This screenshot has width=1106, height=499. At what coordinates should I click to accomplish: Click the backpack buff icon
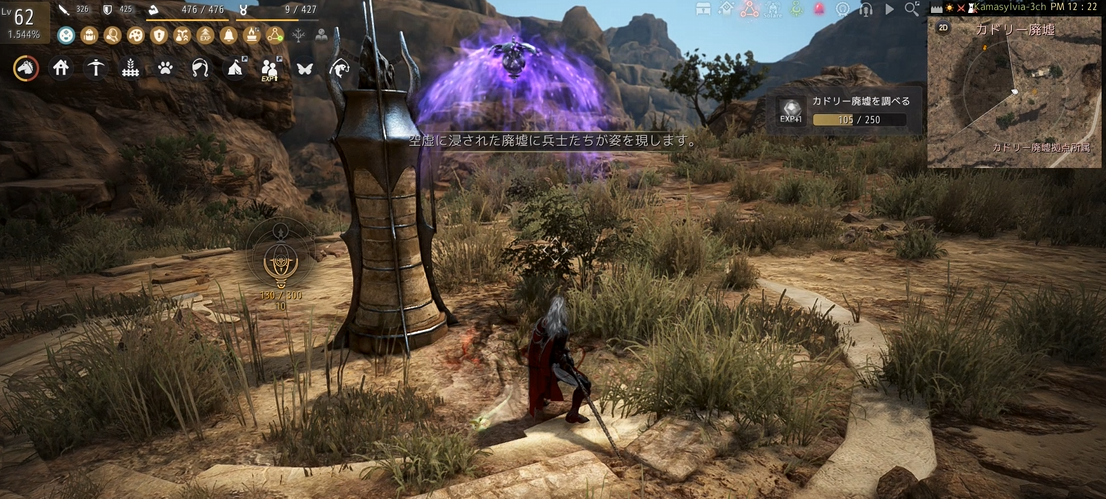[x=89, y=36]
